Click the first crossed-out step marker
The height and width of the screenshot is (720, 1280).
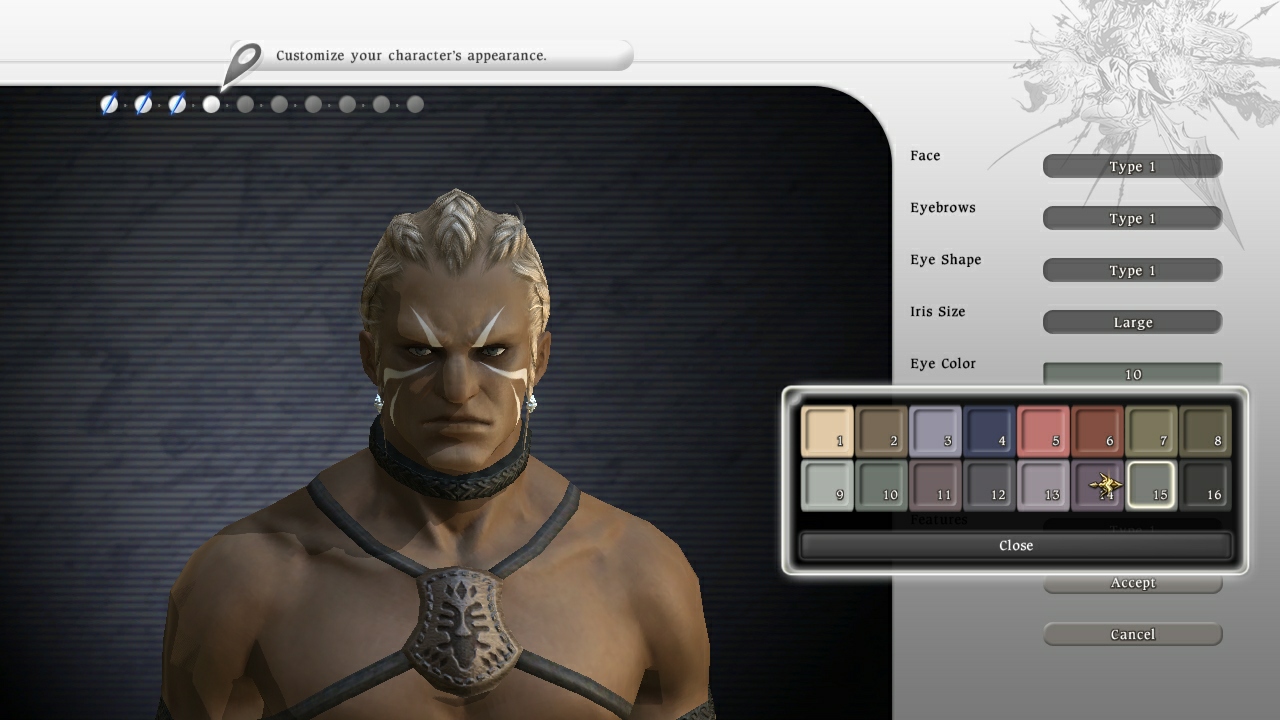pos(109,103)
